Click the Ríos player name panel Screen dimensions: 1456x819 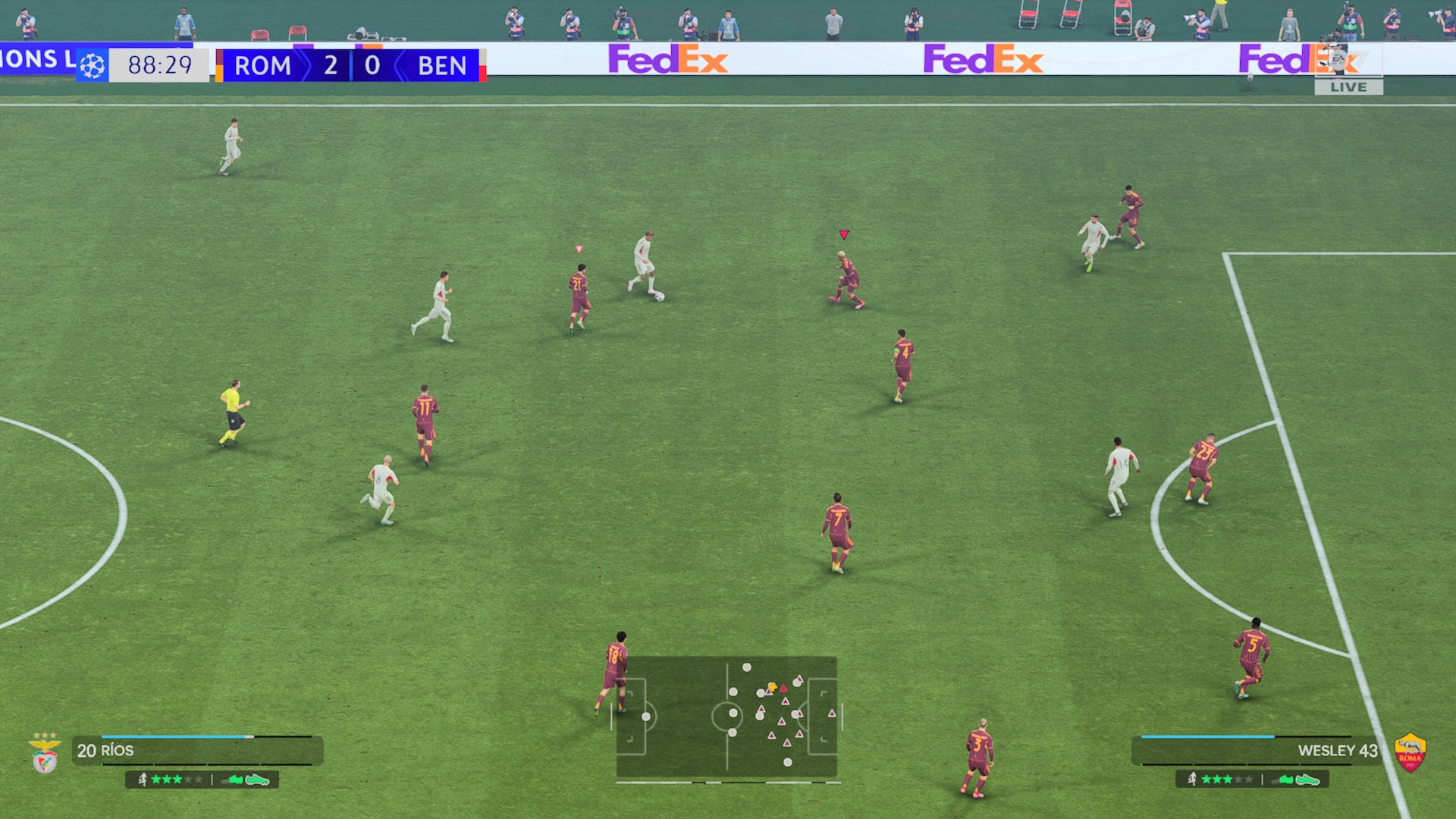tap(197, 751)
